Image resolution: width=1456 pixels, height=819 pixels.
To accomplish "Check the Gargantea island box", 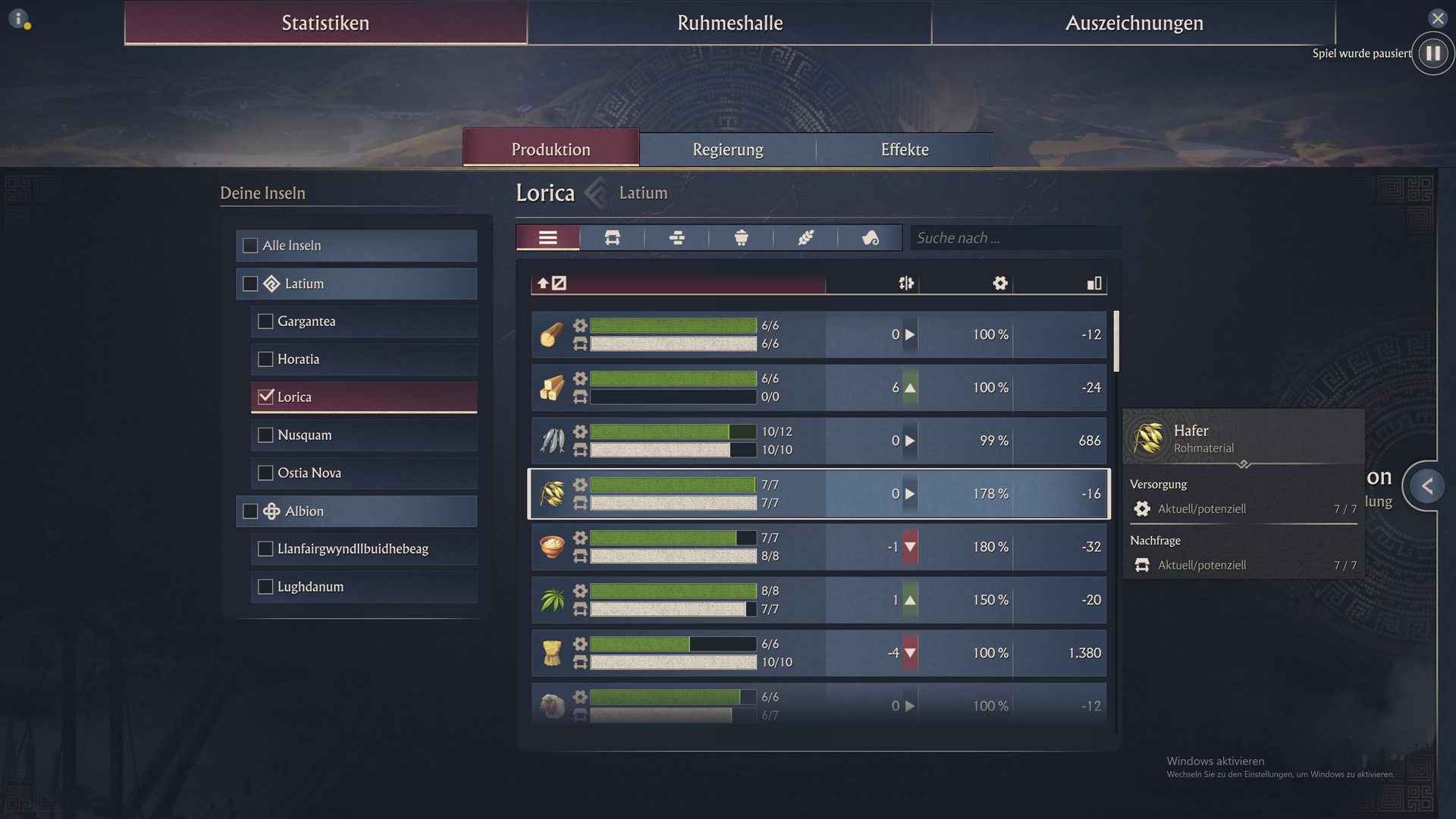I will (265, 322).
